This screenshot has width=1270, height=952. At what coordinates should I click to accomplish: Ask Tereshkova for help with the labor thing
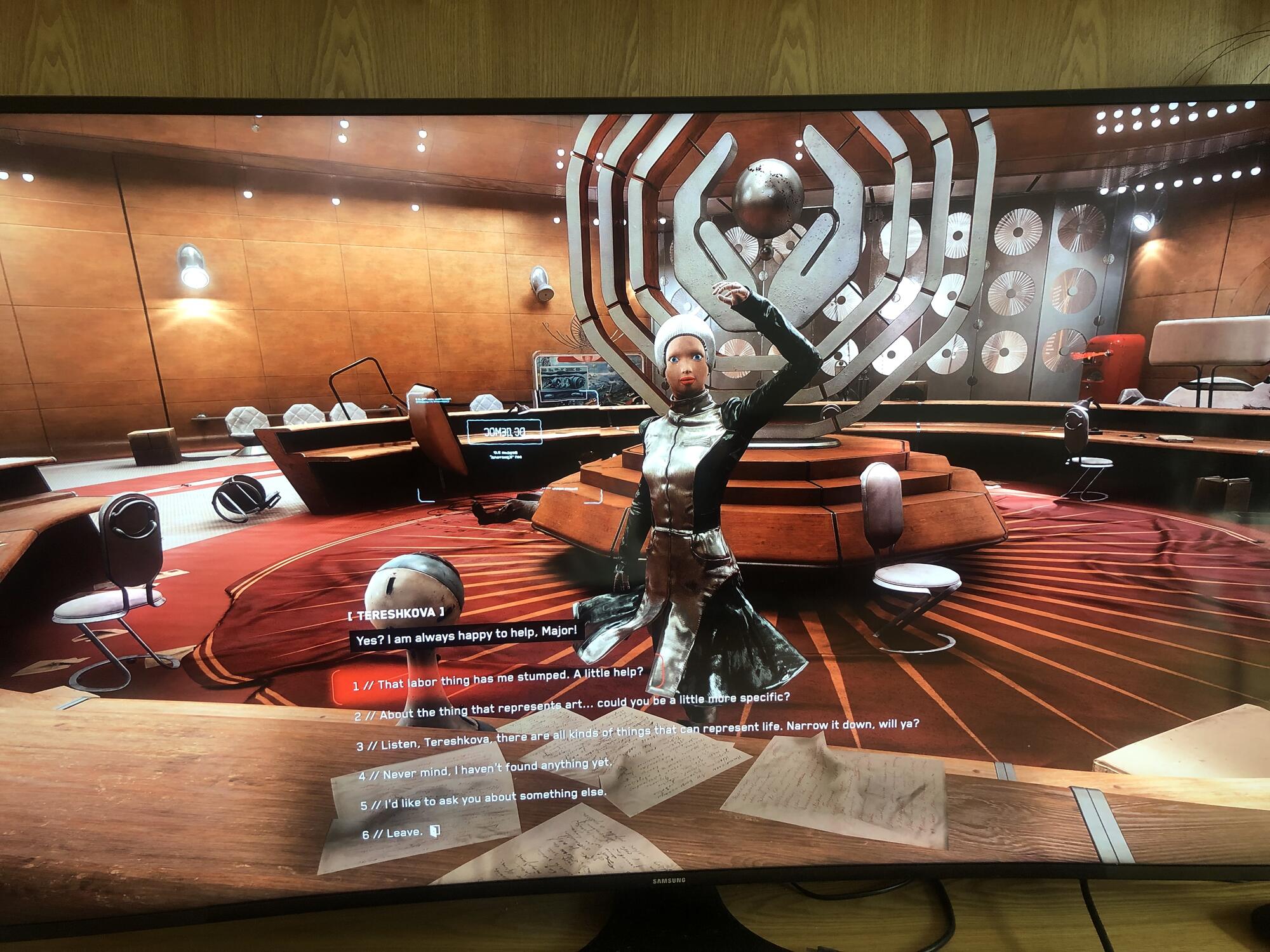point(498,680)
